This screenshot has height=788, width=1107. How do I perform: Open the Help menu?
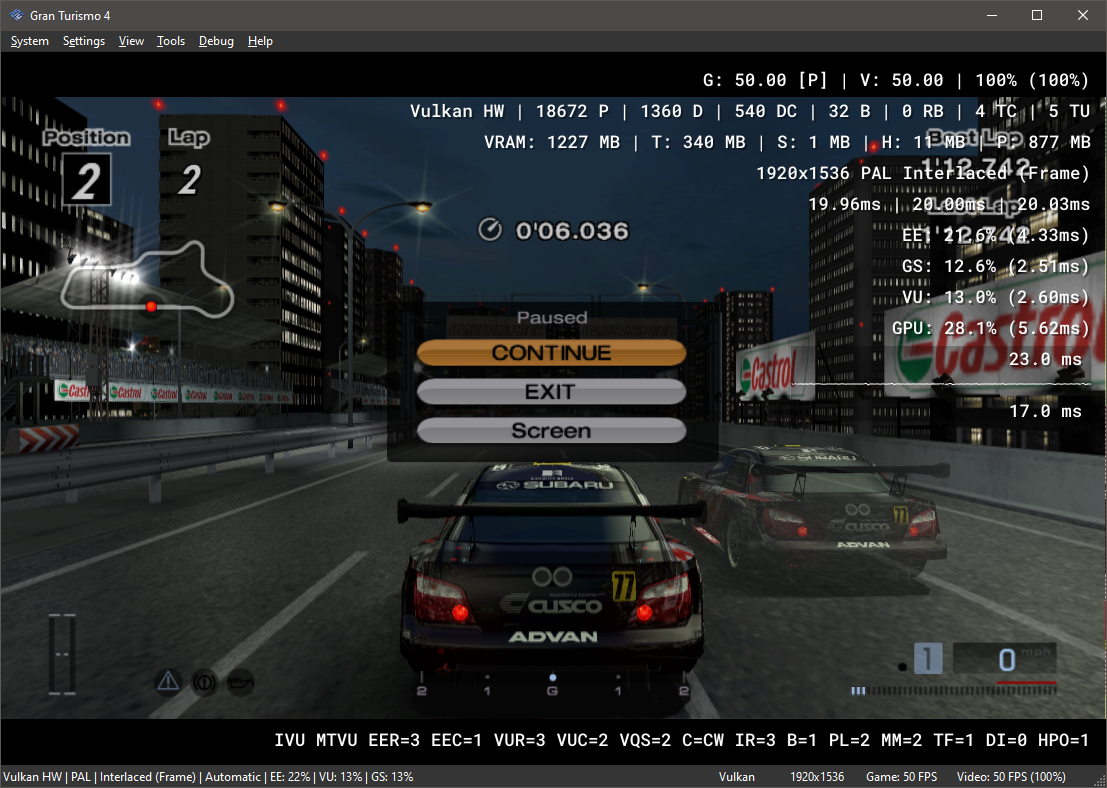260,41
